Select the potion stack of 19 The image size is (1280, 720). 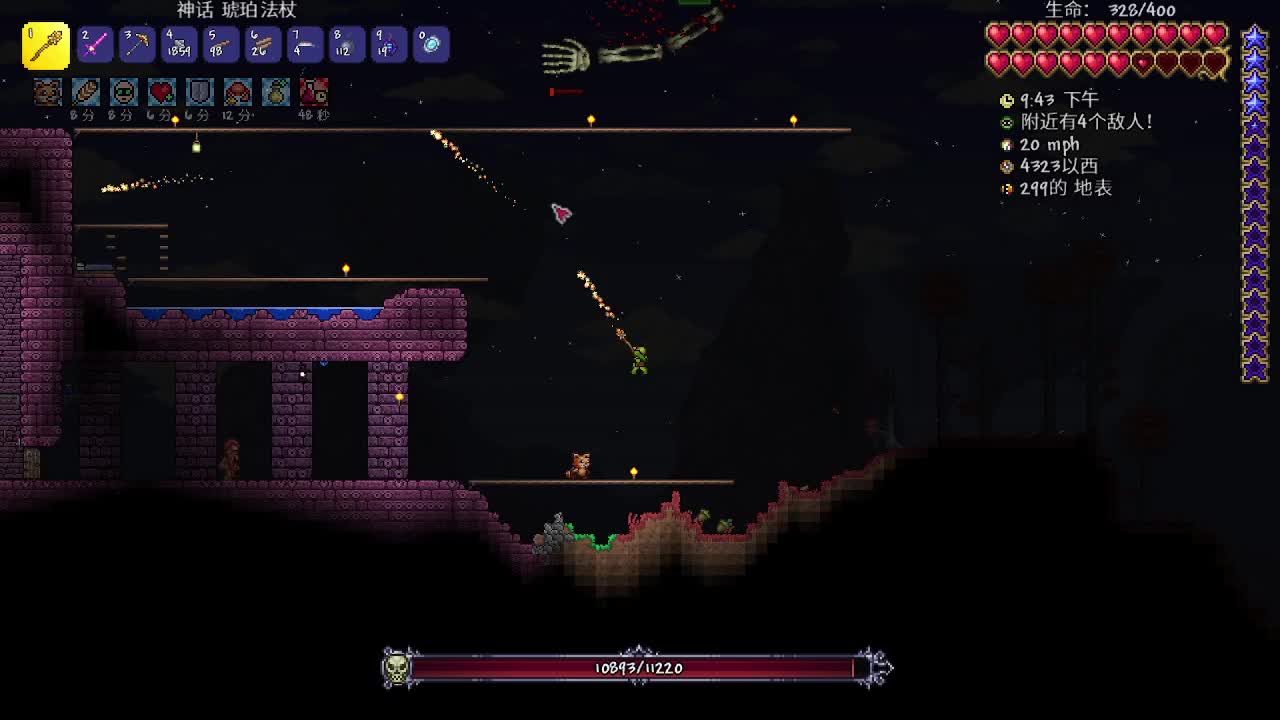pyautogui.click(x=389, y=45)
